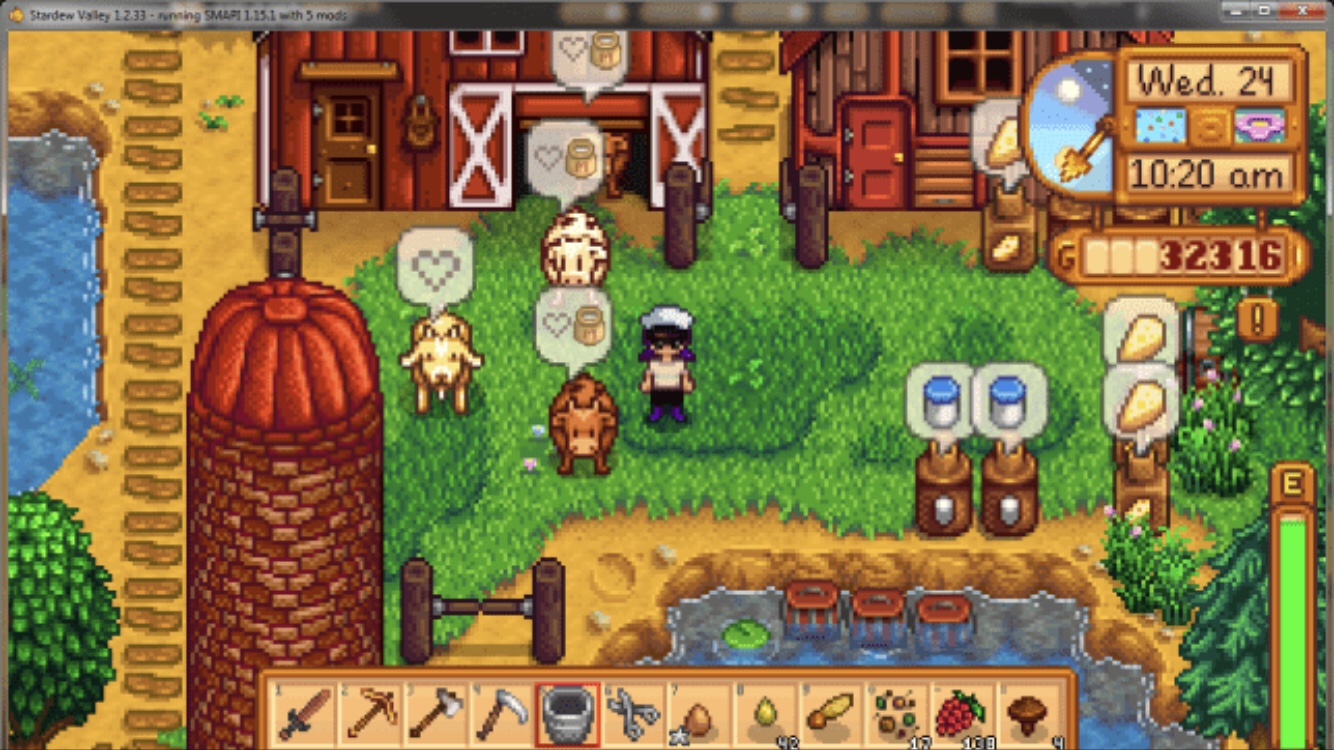
Task: Select the milk pail slot
Action: click(x=568, y=714)
